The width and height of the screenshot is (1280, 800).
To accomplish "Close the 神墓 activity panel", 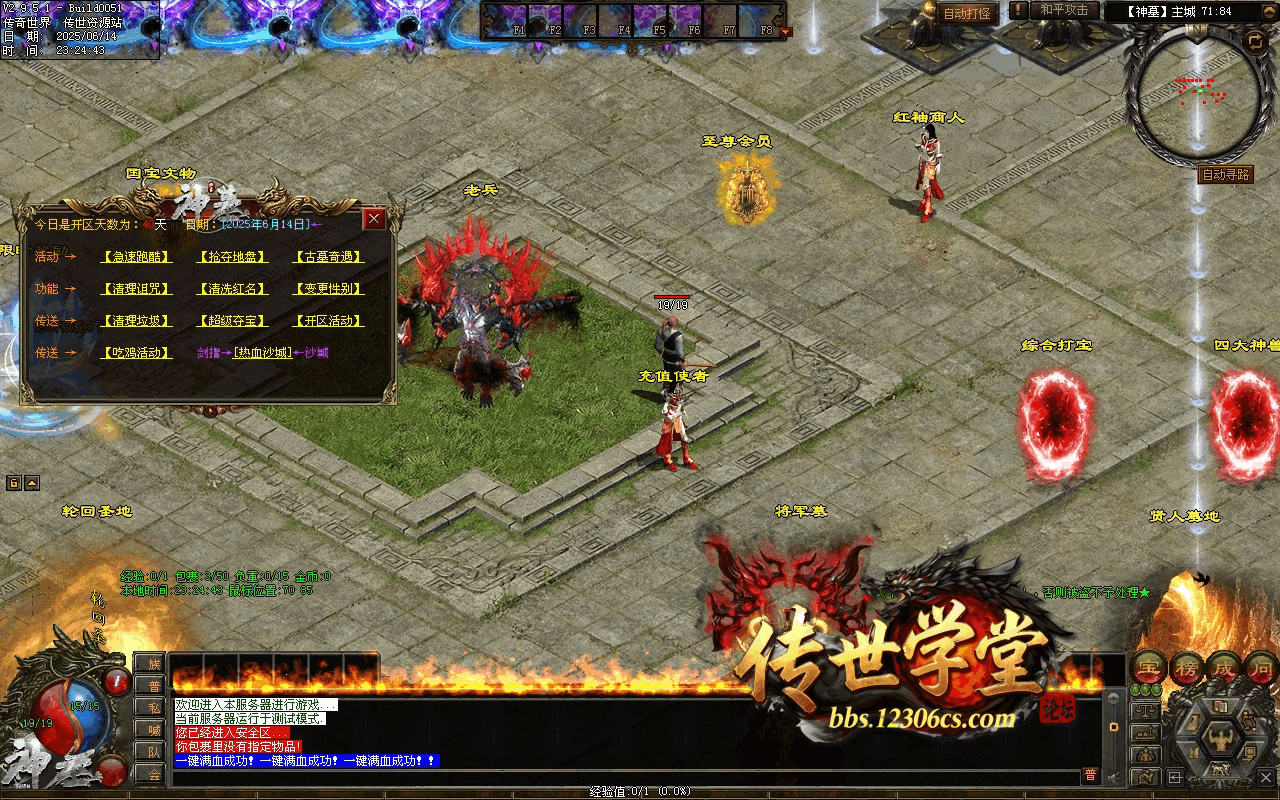I will [x=374, y=219].
